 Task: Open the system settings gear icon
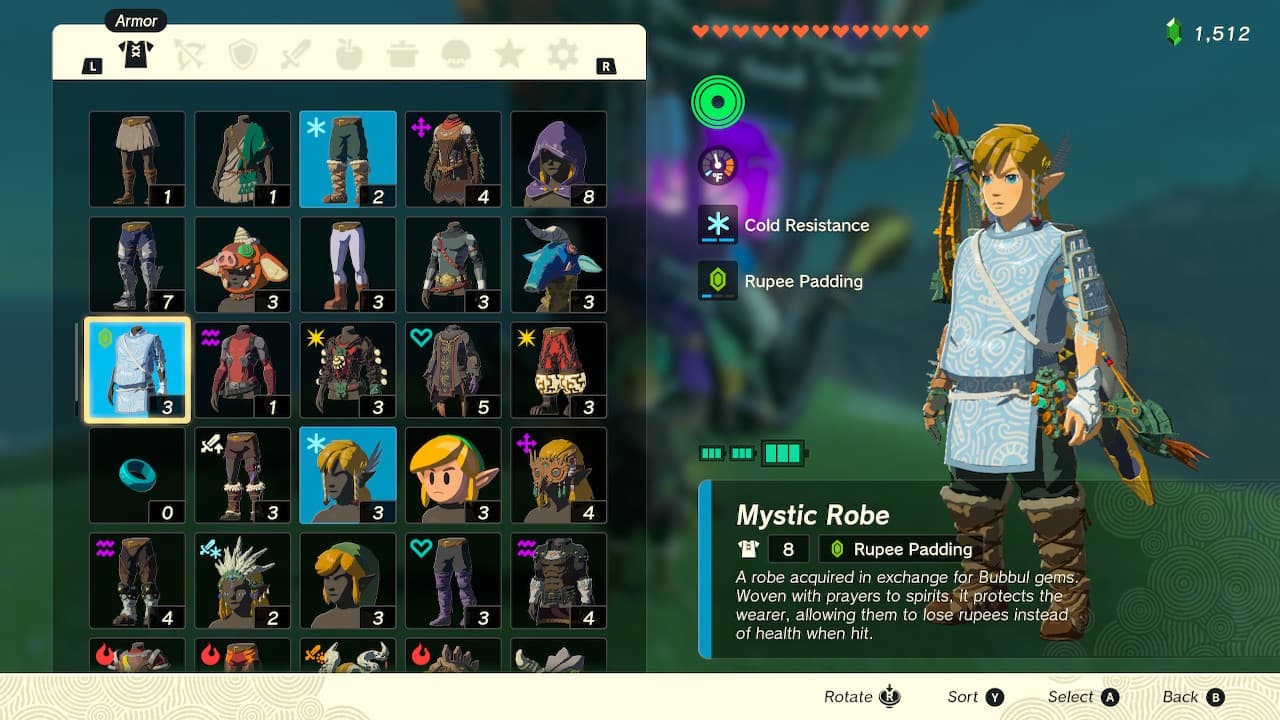point(562,56)
